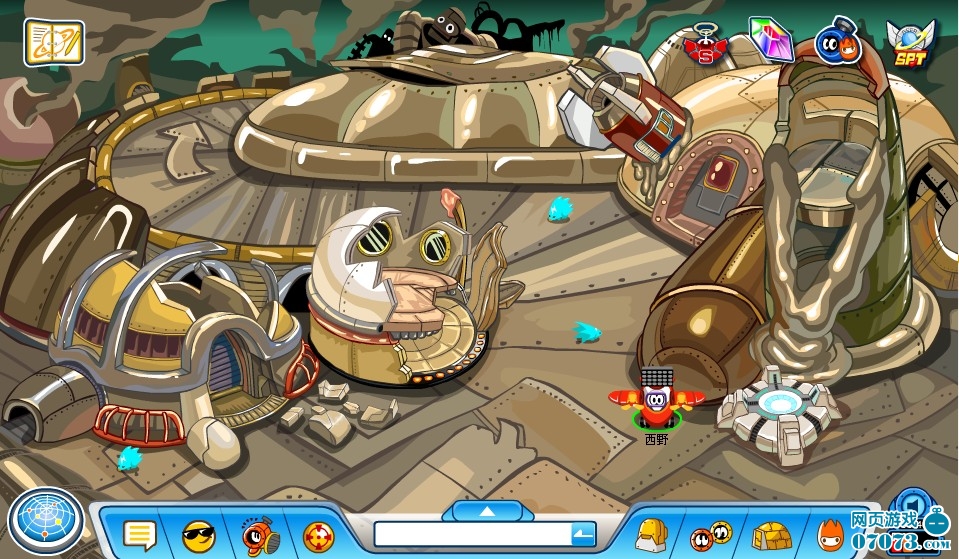Screen dimensions: 959x559
Task: Open the golden helmet icon
Action: [x=652, y=535]
